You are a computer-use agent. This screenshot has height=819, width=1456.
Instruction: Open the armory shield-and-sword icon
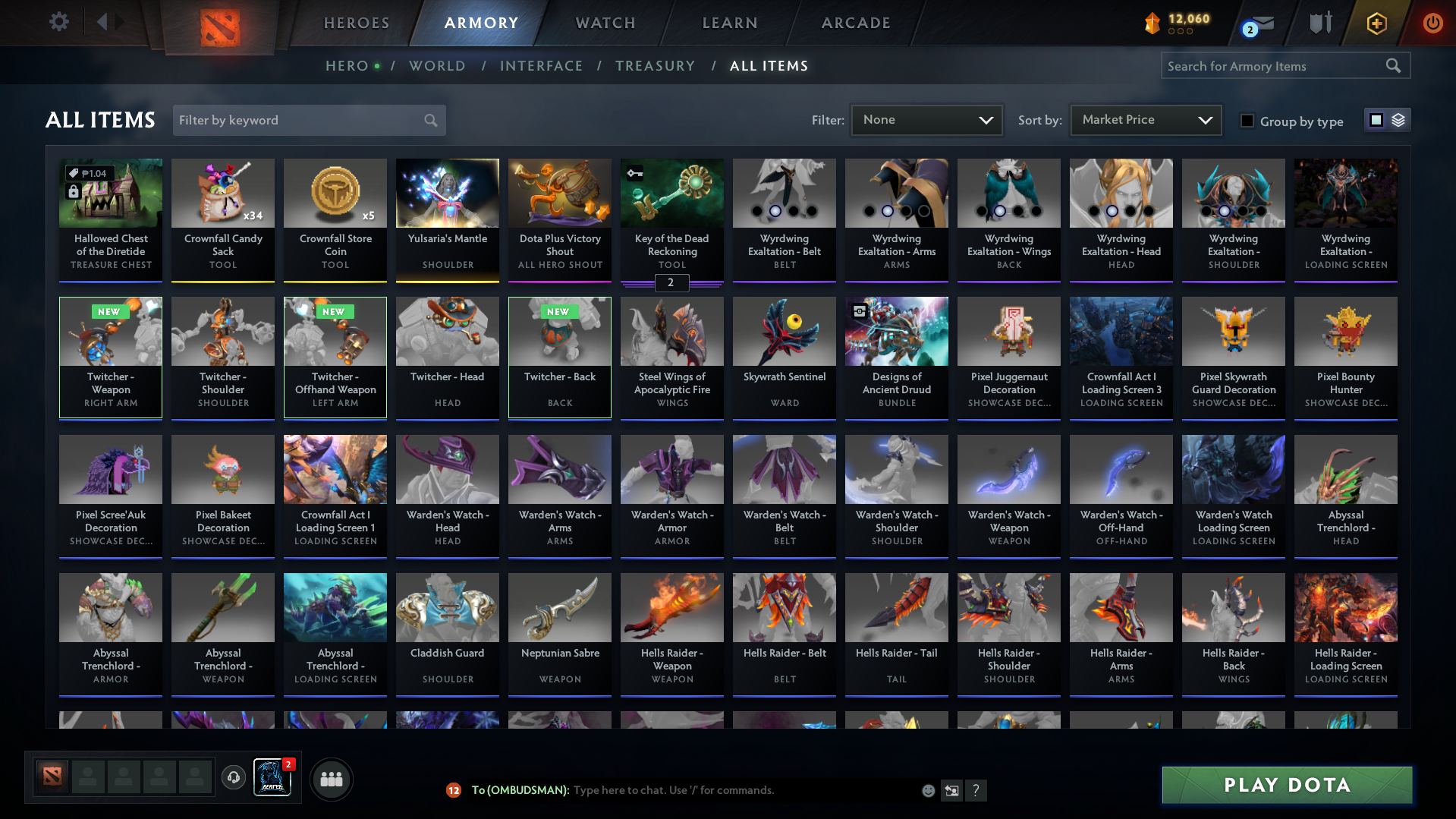(x=1319, y=24)
